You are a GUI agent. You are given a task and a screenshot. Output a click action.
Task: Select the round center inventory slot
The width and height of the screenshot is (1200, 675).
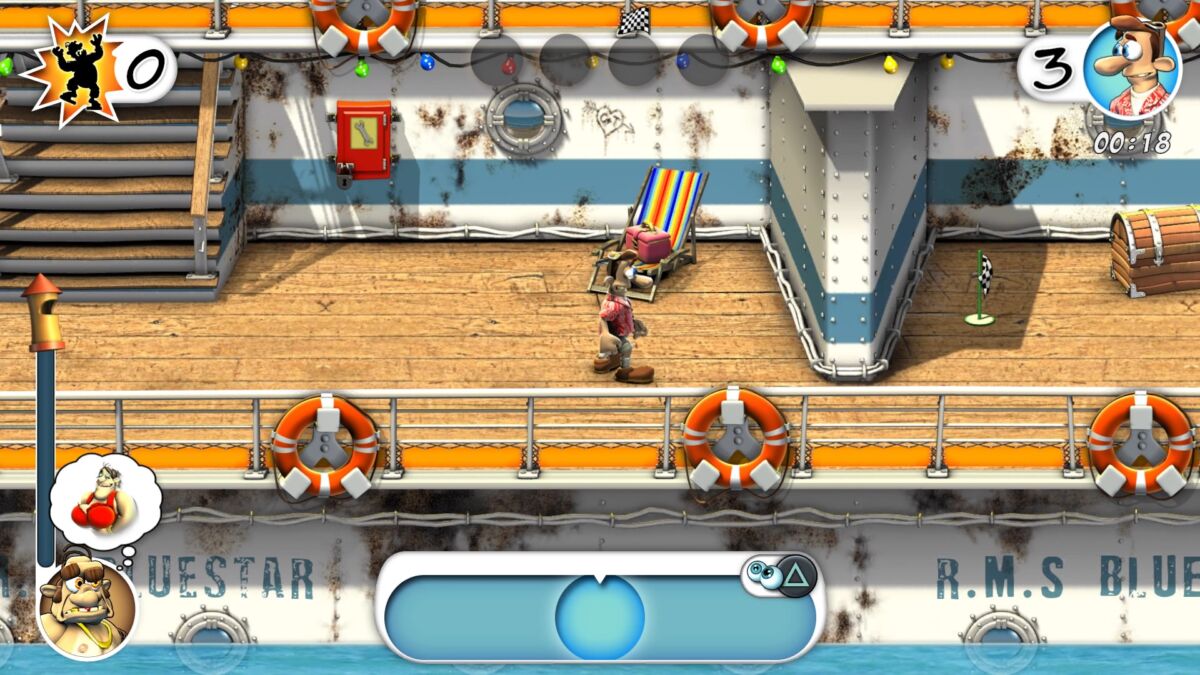pos(600,617)
